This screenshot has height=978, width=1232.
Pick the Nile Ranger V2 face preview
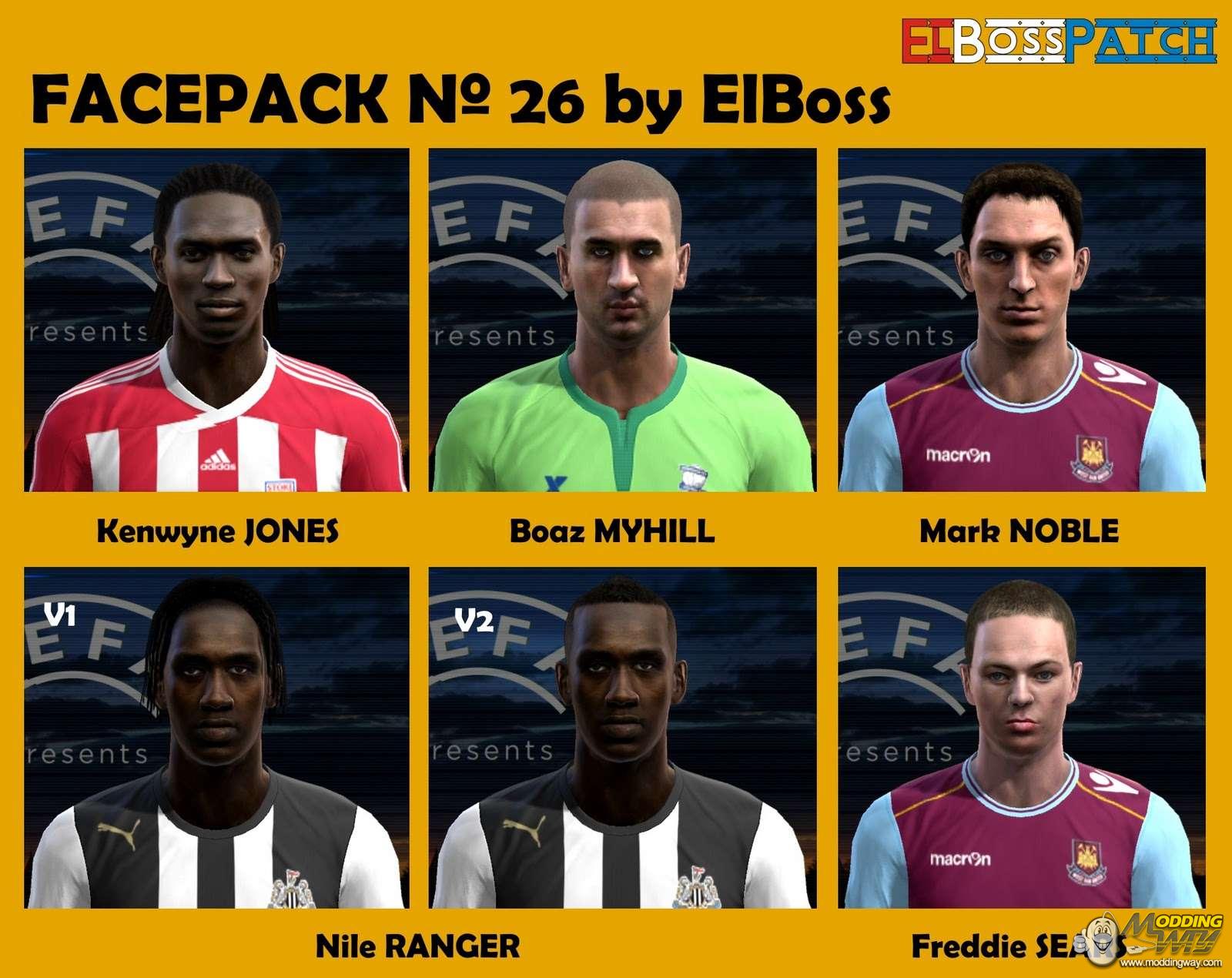pyautogui.click(x=622, y=738)
